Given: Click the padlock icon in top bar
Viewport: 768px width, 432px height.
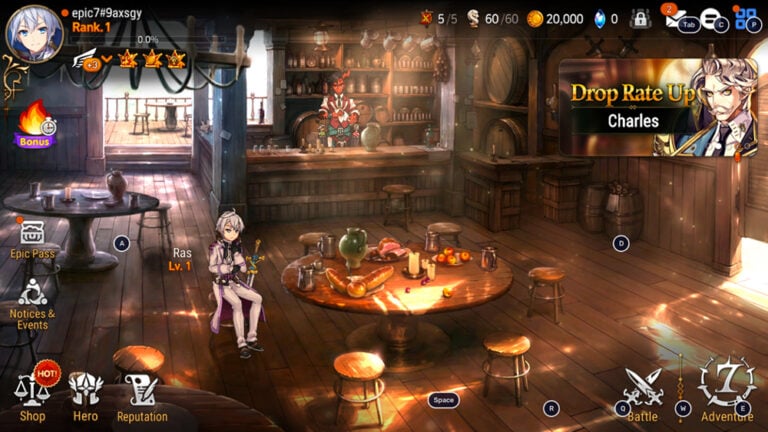Looking at the screenshot, I should coord(640,18).
